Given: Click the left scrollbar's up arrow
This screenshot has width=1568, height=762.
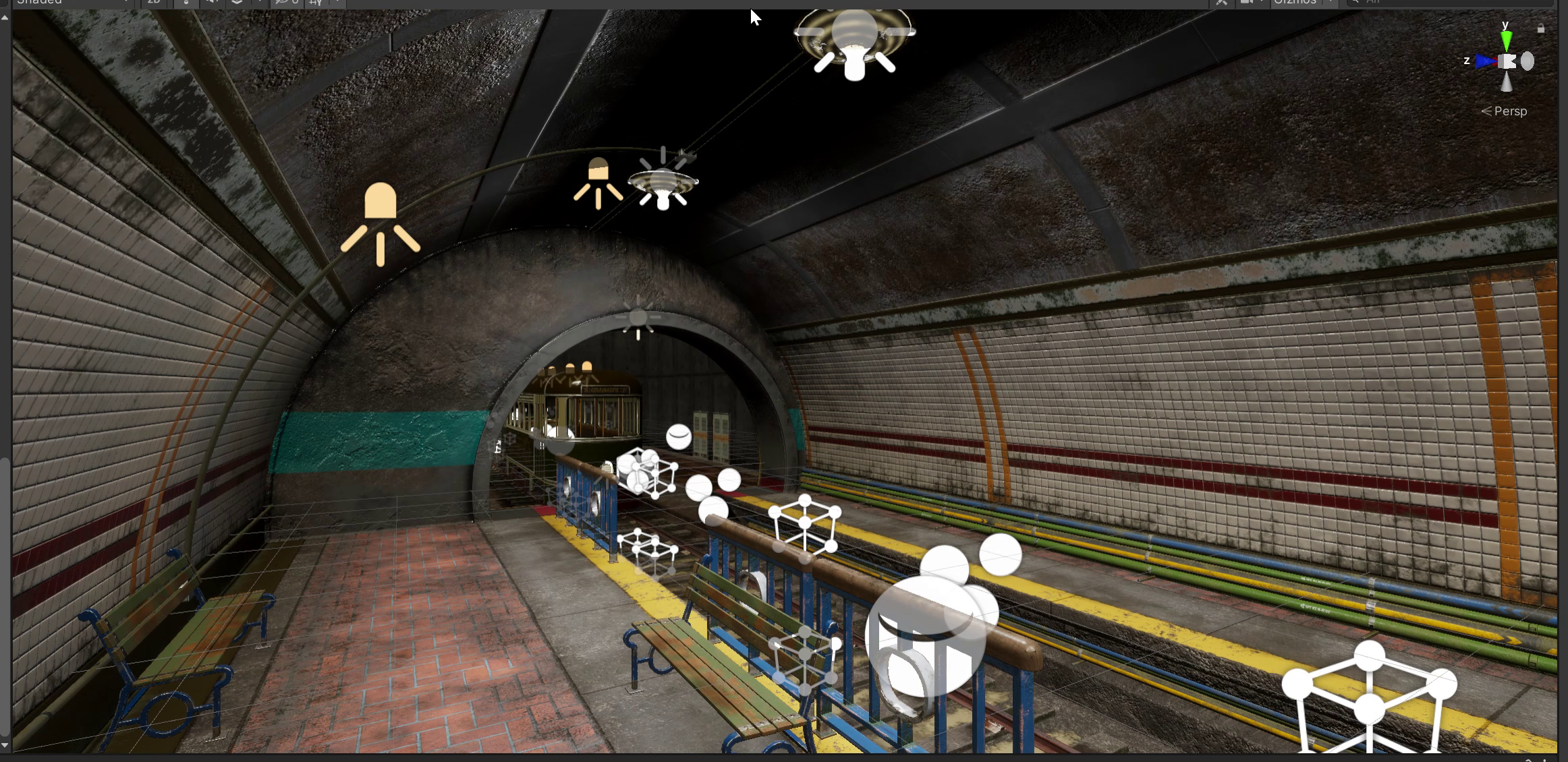Looking at the screenshot, I should (x=5, y=17).
